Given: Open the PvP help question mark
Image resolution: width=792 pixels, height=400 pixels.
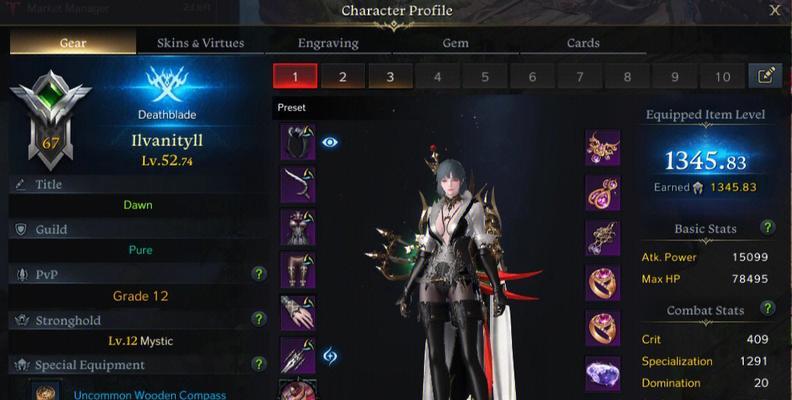Looking at the screenshot, I should [259, 274].
